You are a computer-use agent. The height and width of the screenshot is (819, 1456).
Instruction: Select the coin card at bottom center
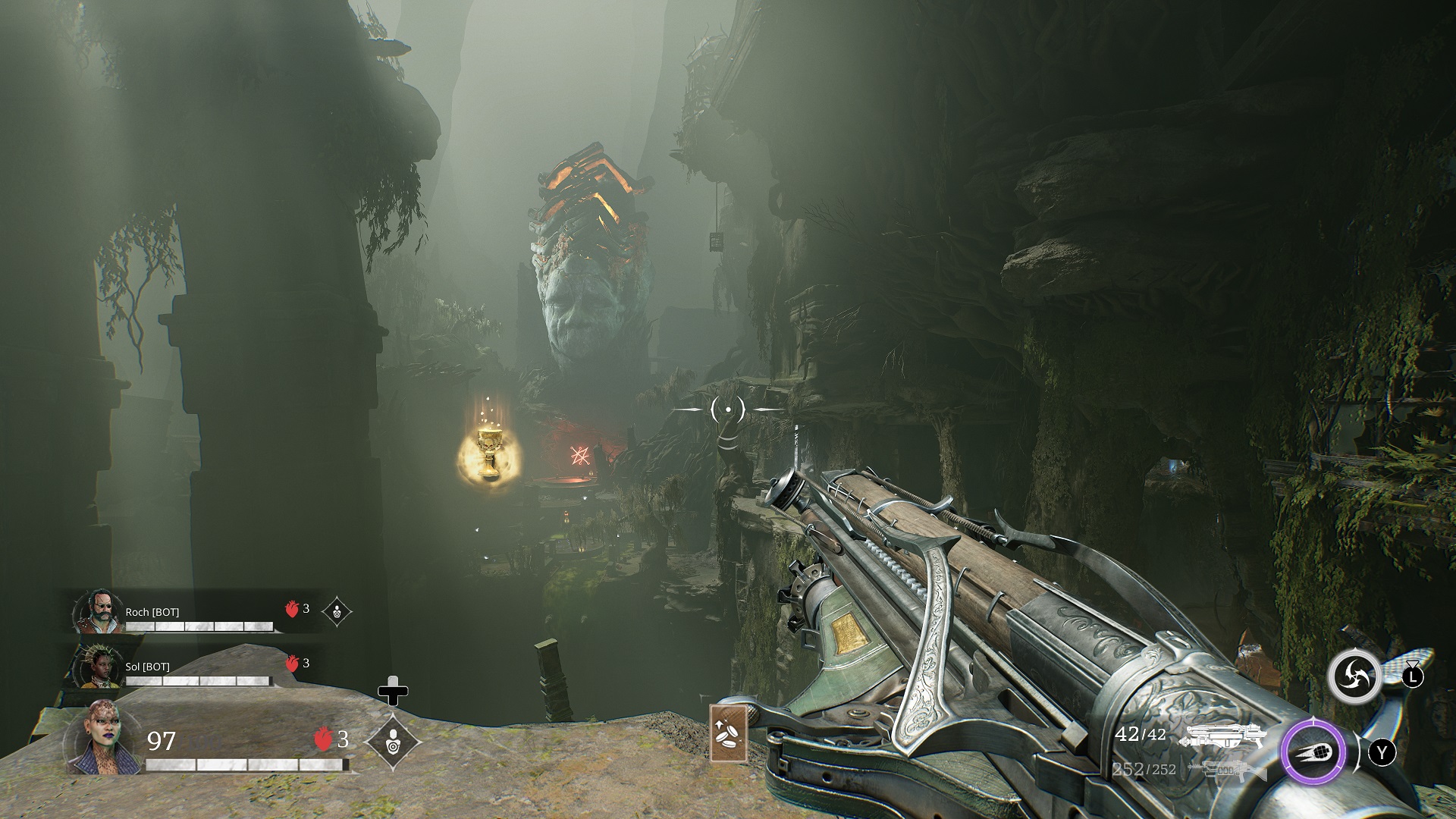click(x=728, y=733)
